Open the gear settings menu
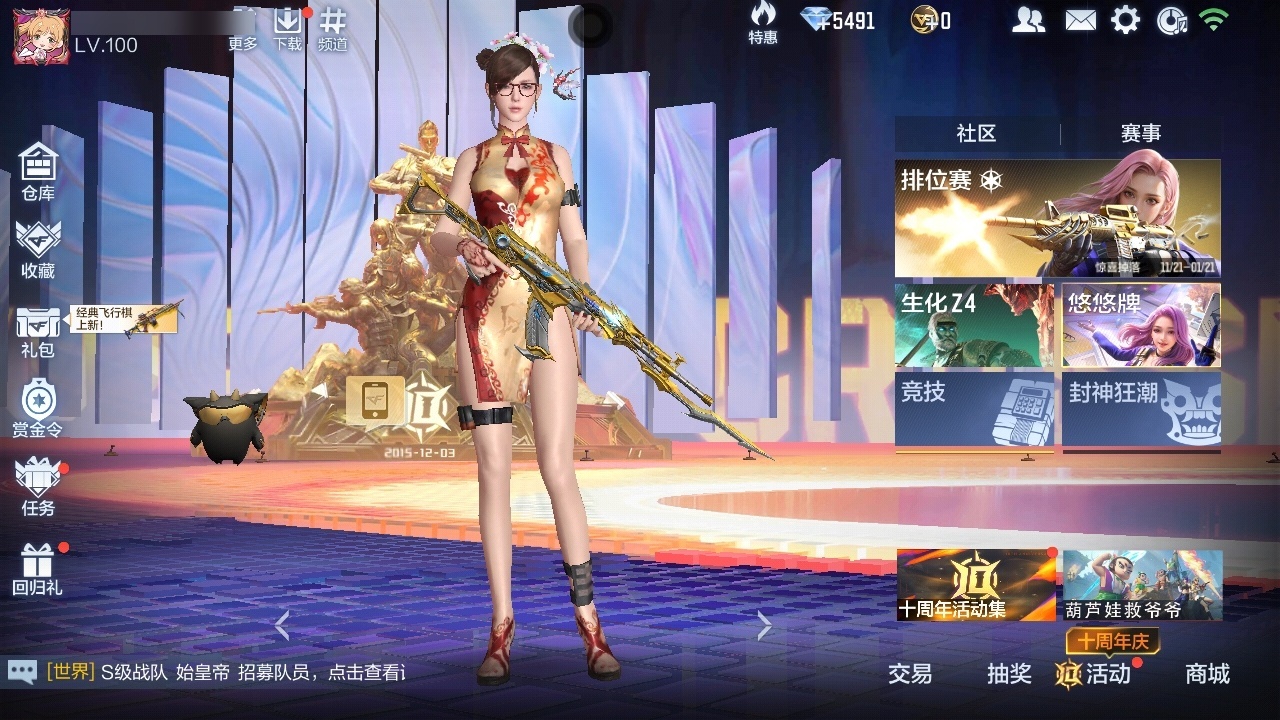Viewport: 1280px width, 720px height. [x=1126, y=20]
